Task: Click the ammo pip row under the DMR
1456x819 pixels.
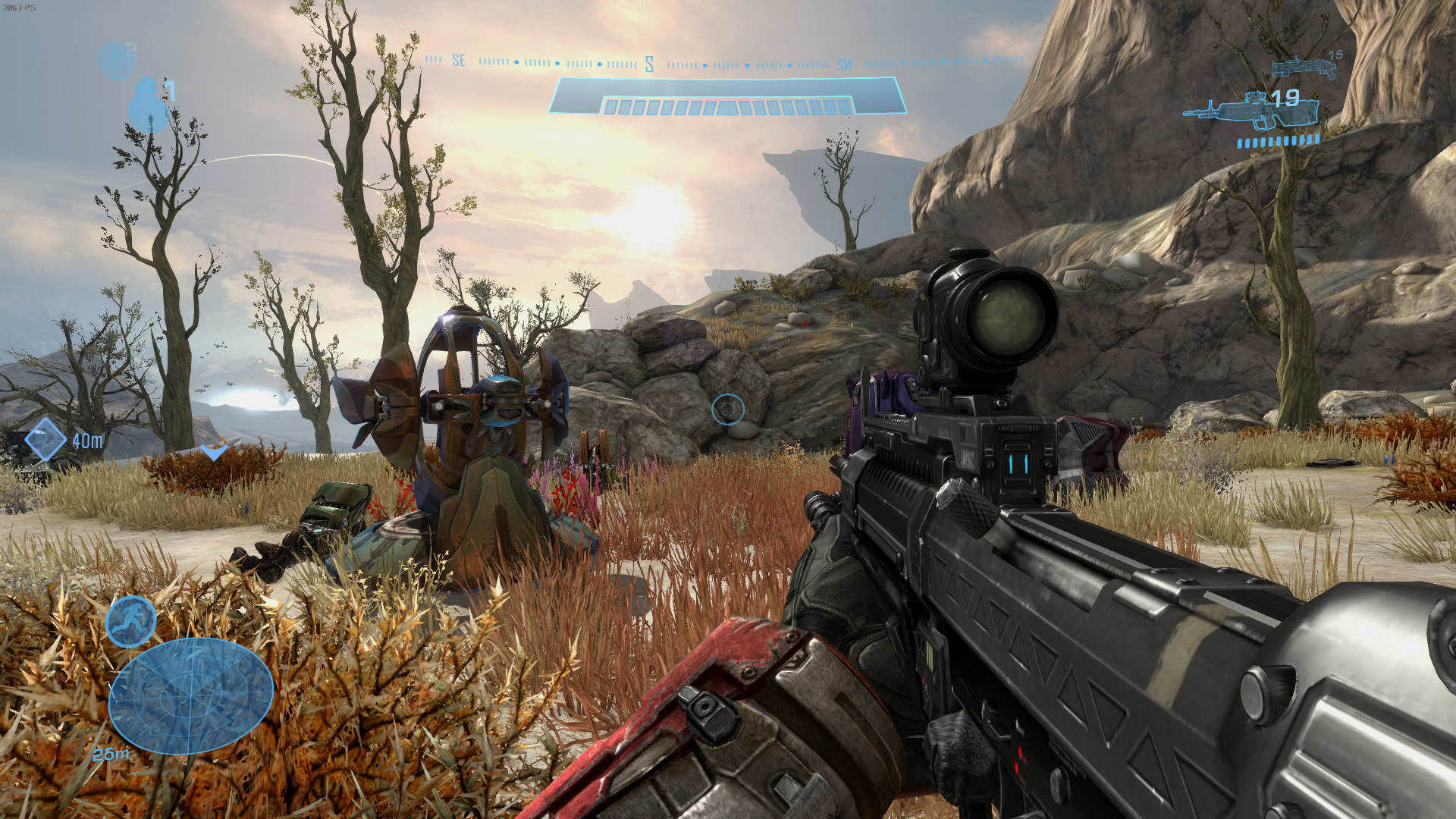Action: 1278,140
